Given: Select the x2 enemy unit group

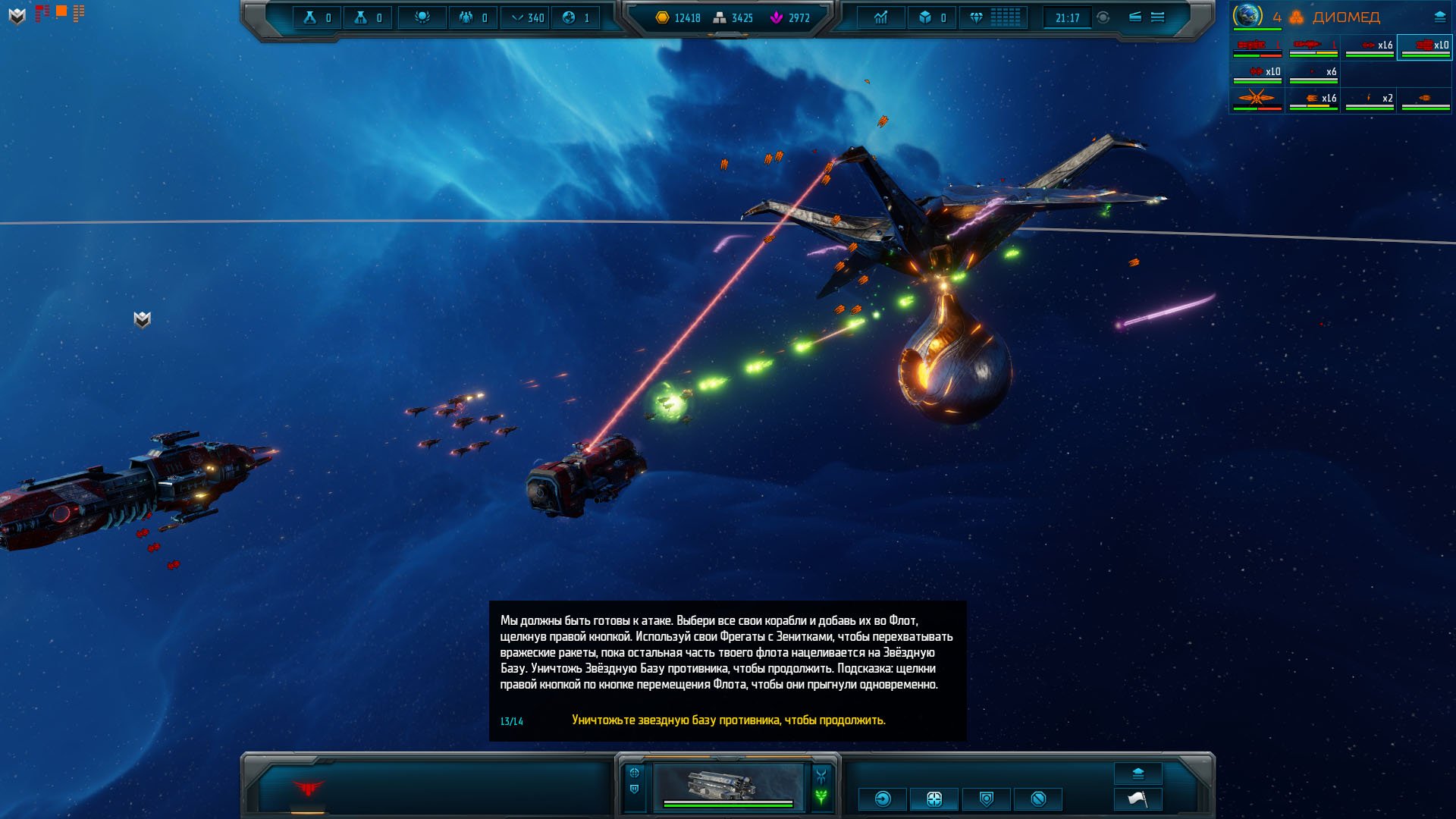Looking at the screenshot, I should pyautogui.click(x=1370, y=99).
